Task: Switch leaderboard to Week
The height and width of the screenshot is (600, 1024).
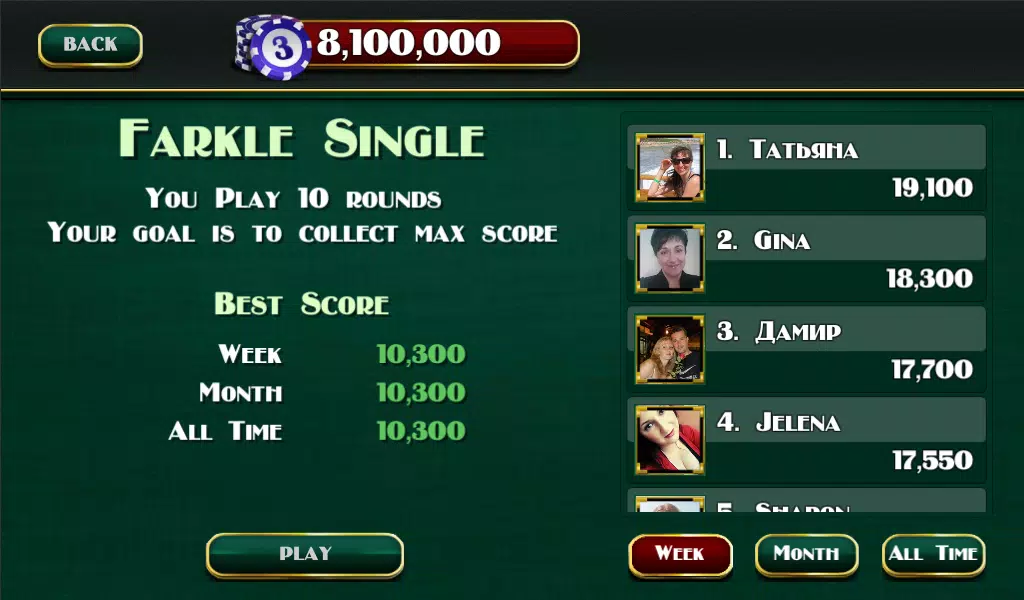Action: (680, 554)
